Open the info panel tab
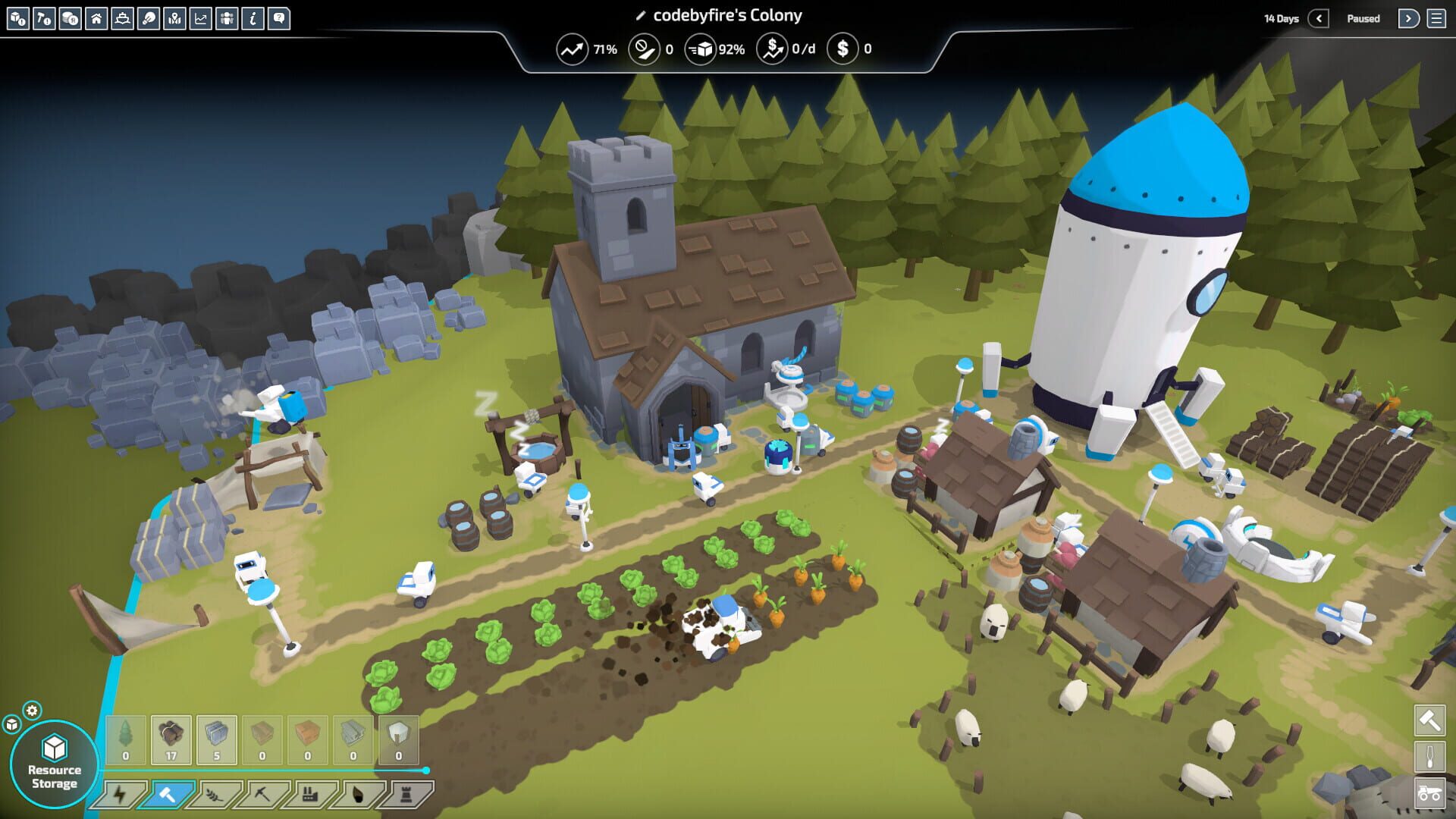The height and width of the screenshot is (819, 1456). 252,17
